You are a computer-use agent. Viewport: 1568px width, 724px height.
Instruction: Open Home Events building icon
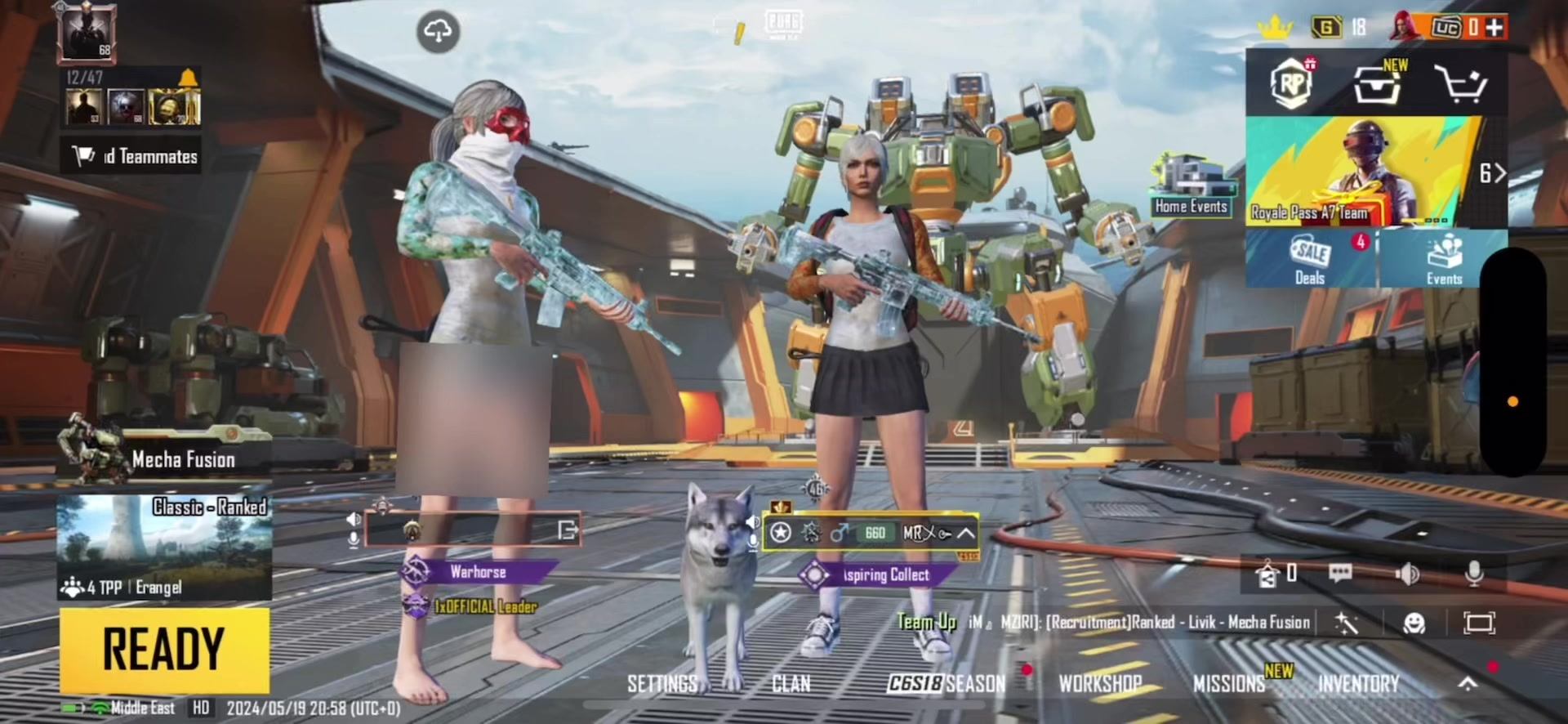pyautogui.click(x=1191, y=185)
